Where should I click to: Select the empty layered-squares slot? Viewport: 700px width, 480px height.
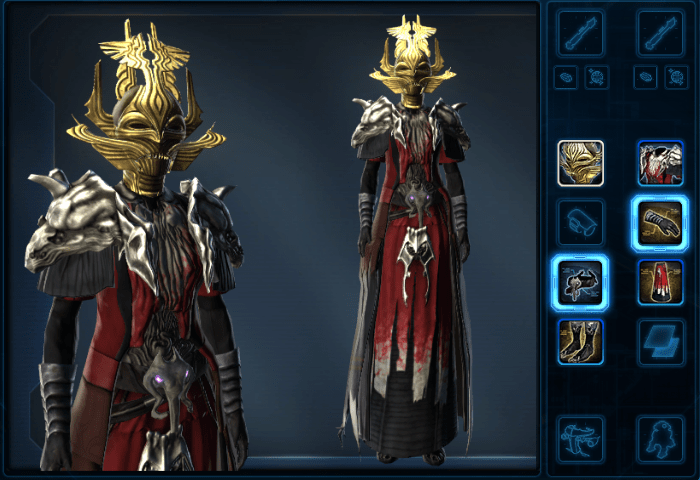[x=660, y=341]
